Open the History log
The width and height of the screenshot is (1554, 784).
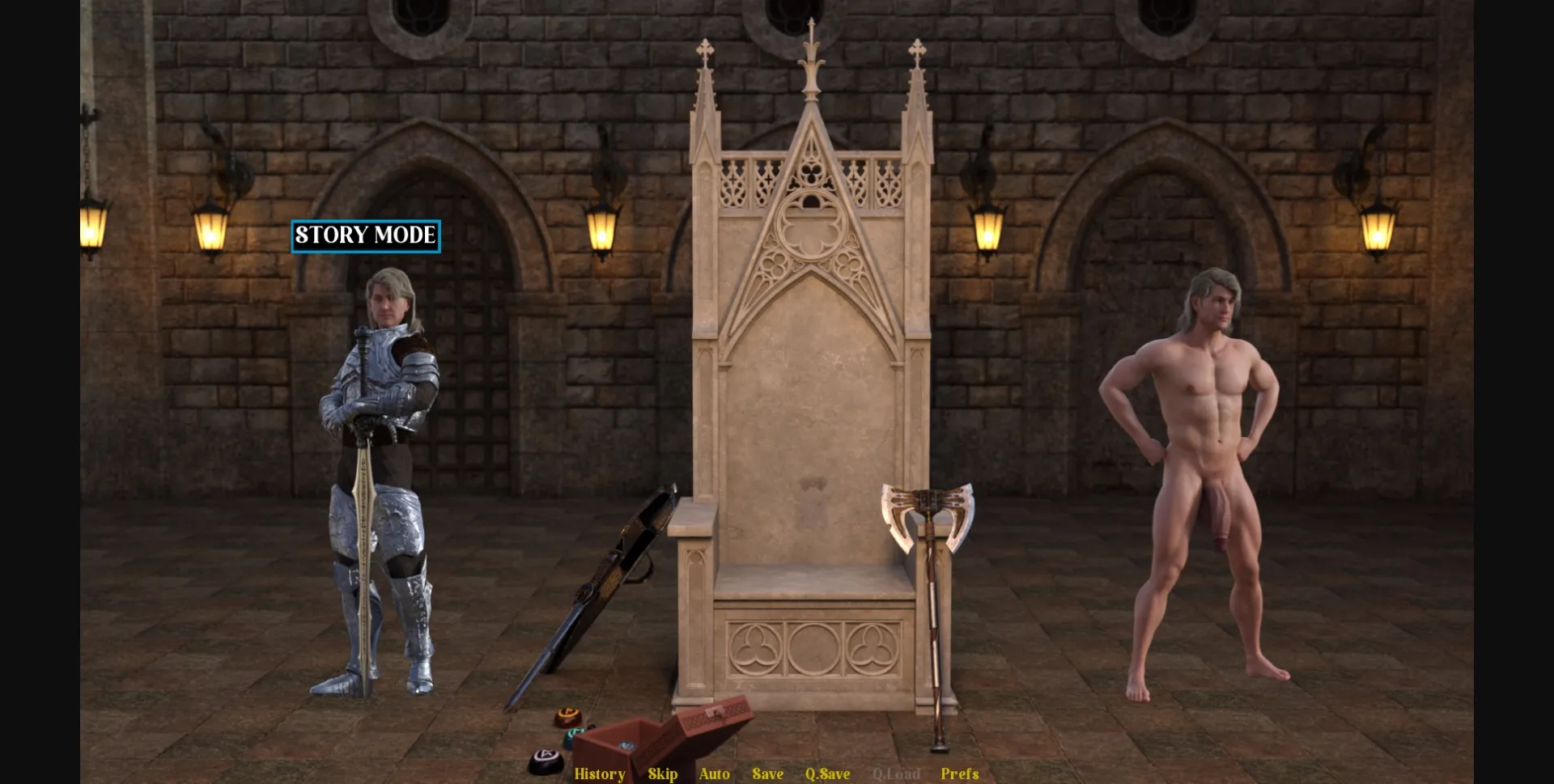[600, 773]
